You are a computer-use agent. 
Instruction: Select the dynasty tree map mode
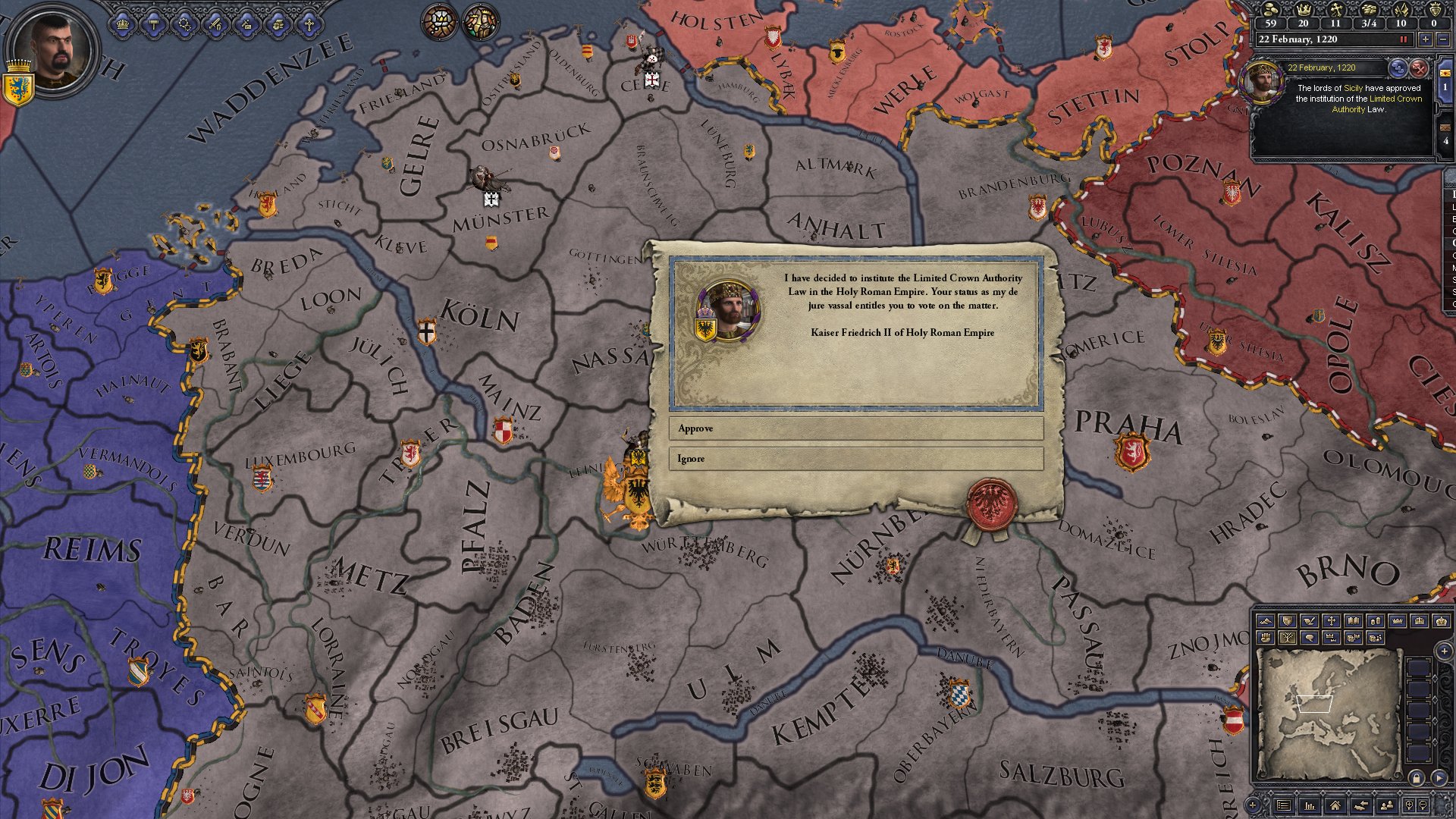[1287, 638]
